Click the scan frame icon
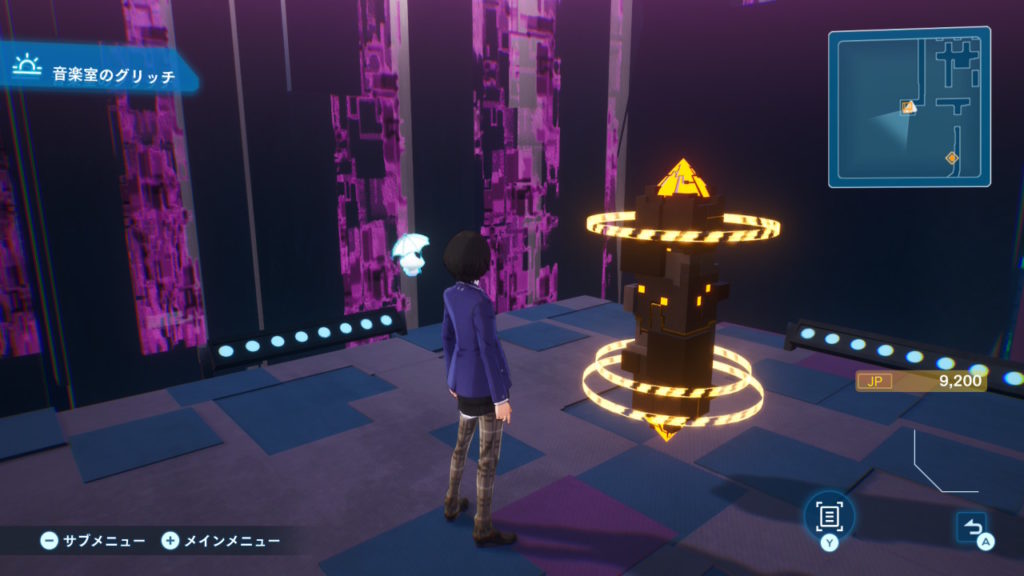Viewport: 1024px width, 576px height. pyautogui.click(x=829, y=515)
